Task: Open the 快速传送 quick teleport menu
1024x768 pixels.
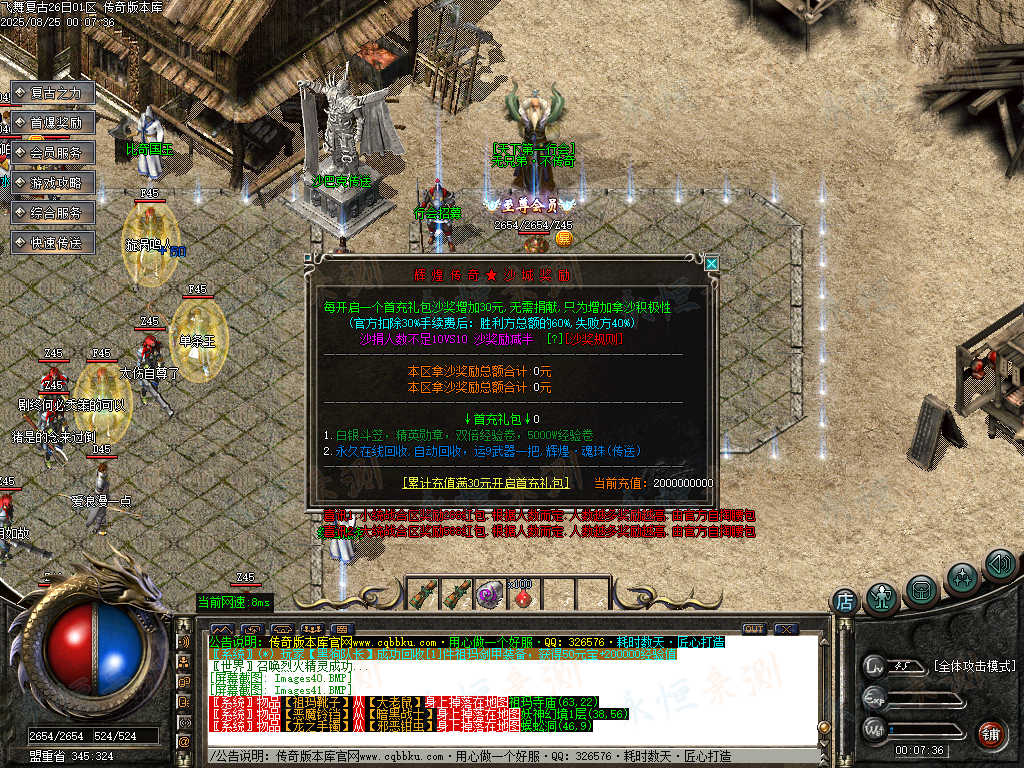Action: point(53,243)
